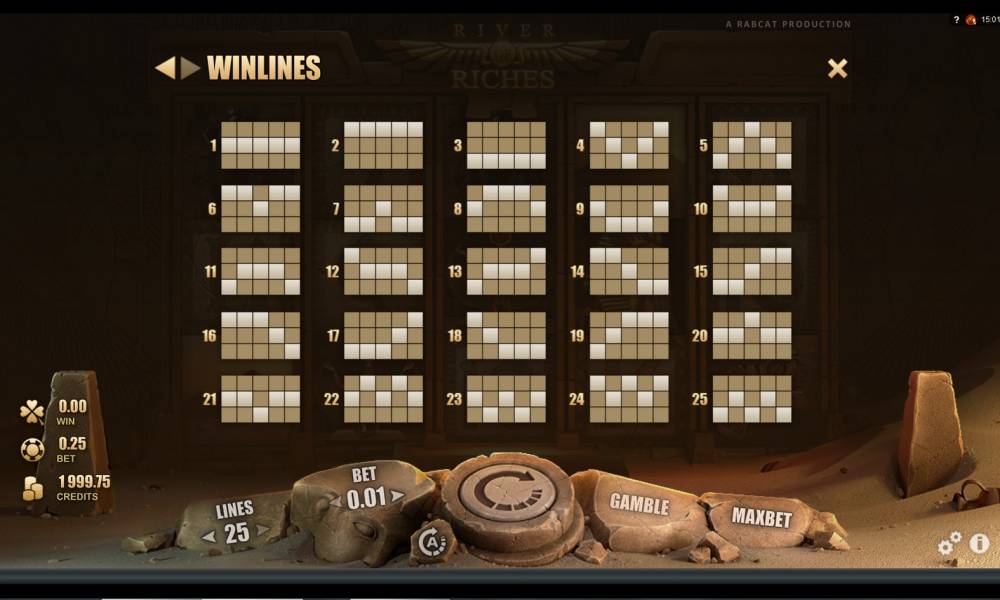This screenshot has height=600, width=1000.
Task: Advance to the next paytable page
Action: tap(190, 68)
